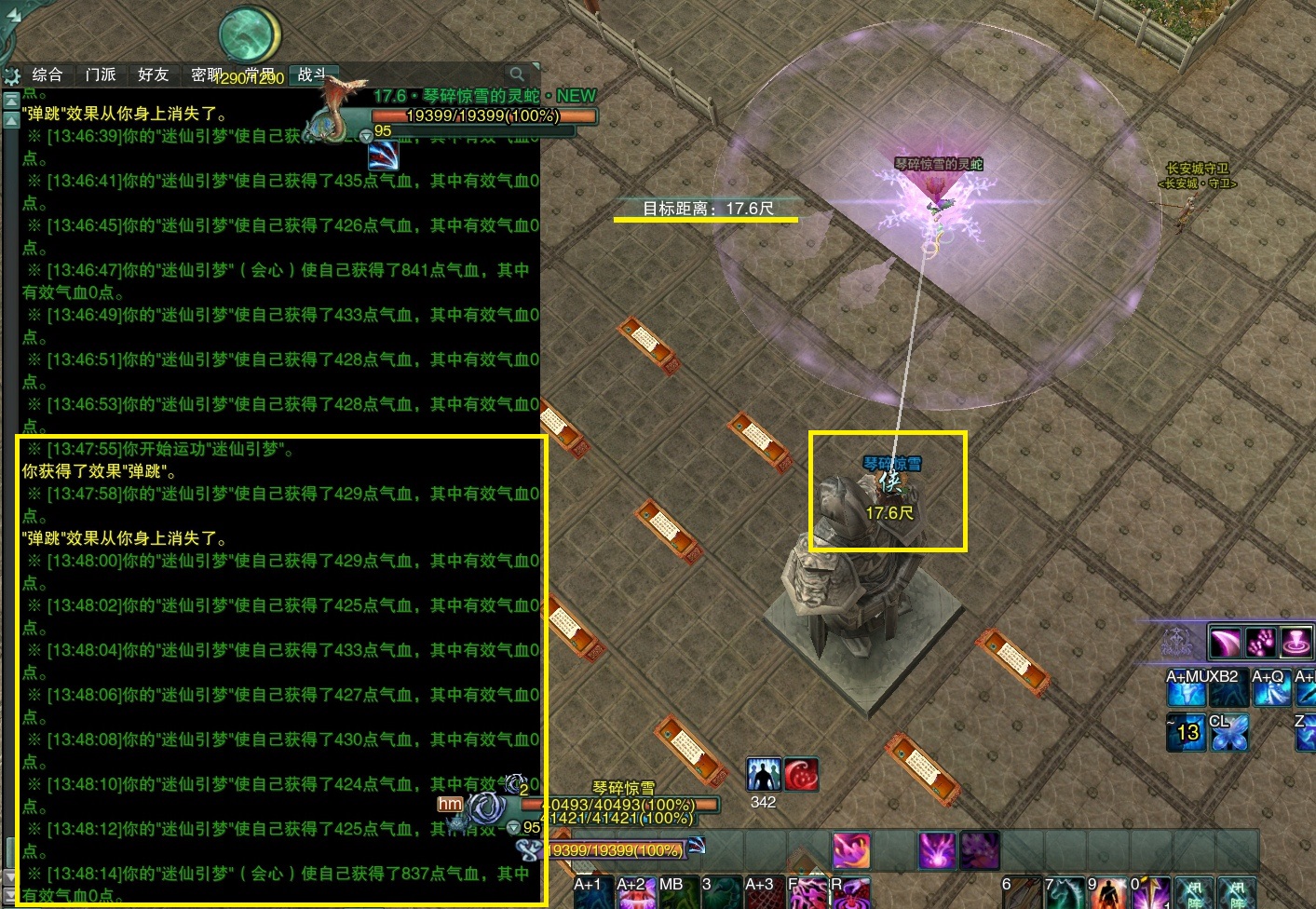Click the green orb above the chat
The width and height of the screenshot is (1316, 909).
point(250,35)
